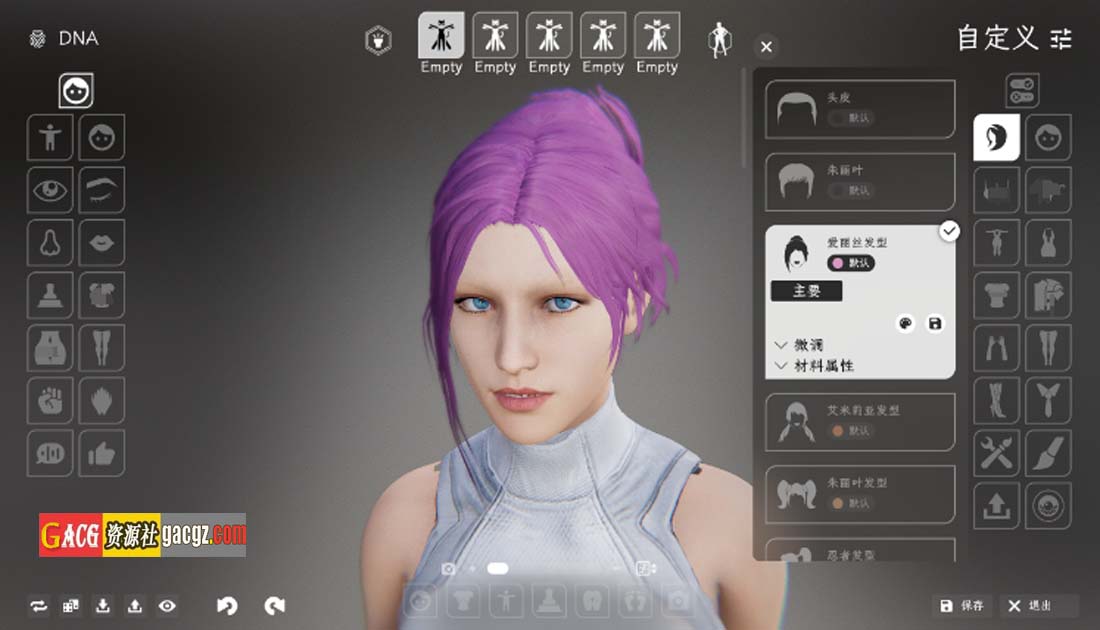Switch to the hair category tab
The width and height of the screenshot is (1100, 630).
997,137
